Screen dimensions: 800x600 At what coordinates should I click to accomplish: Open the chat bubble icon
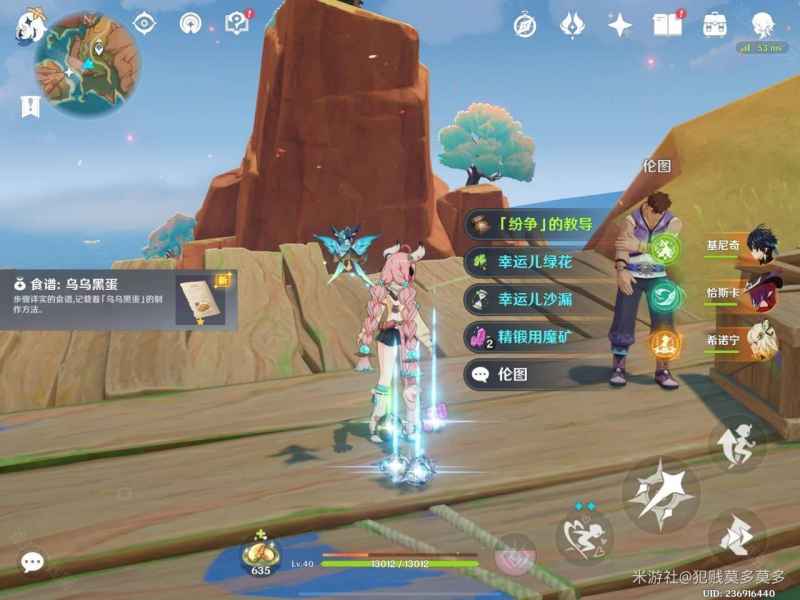pyautogui.click(x=32, y=563)
